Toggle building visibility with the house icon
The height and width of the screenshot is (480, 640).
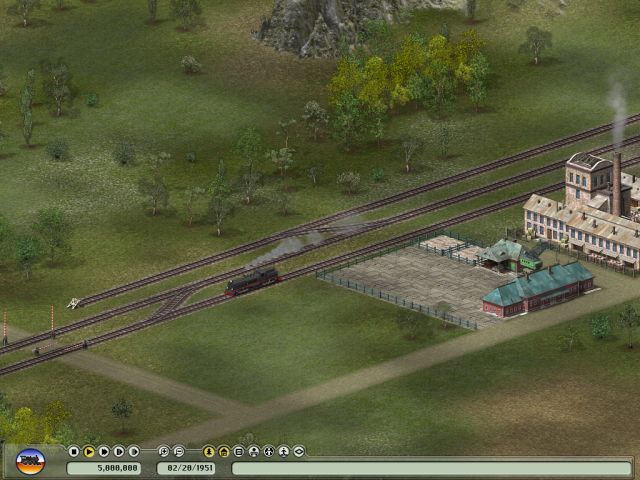[224, 452]
